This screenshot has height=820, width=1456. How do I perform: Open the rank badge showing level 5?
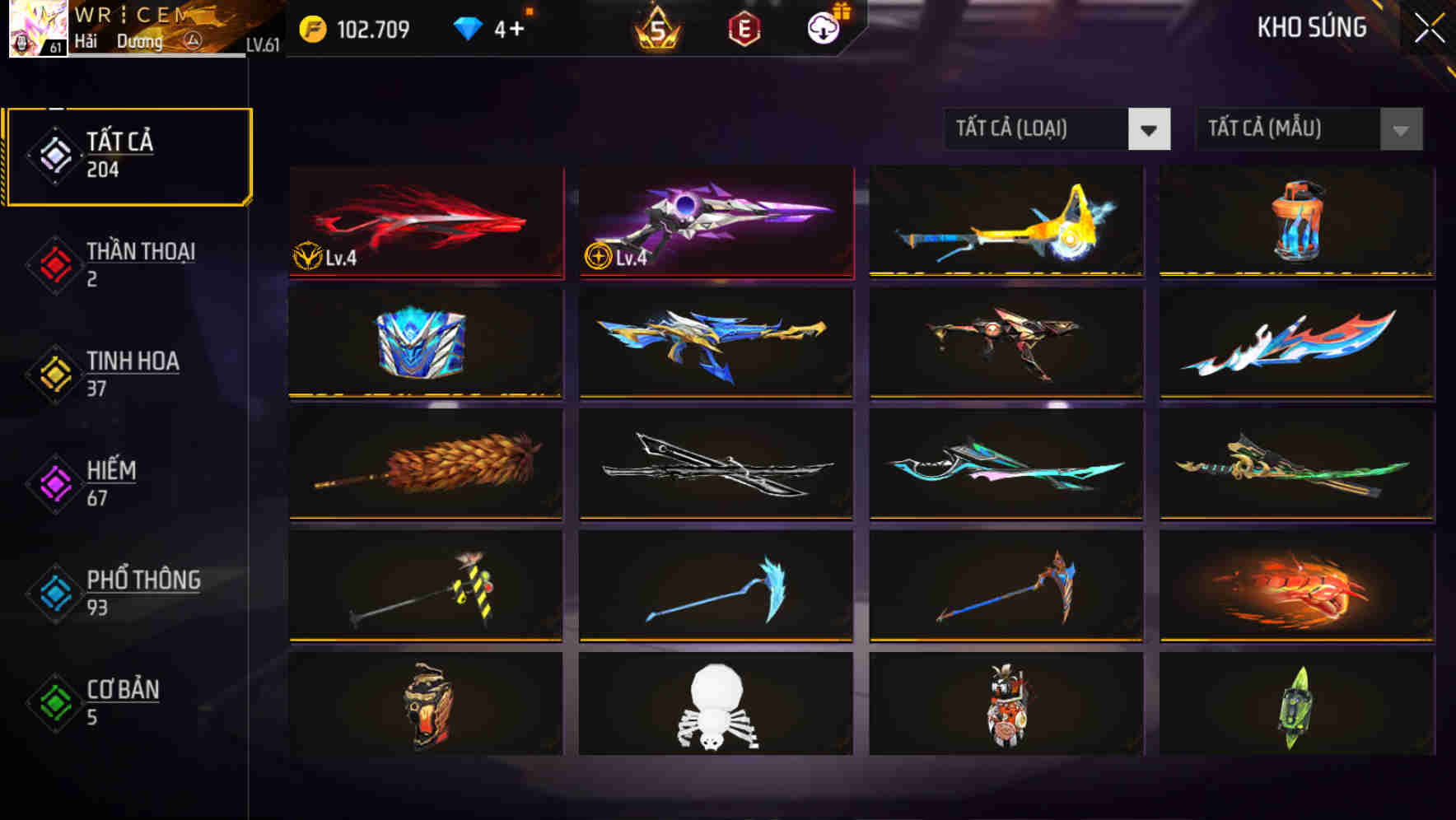coord(658,27)
